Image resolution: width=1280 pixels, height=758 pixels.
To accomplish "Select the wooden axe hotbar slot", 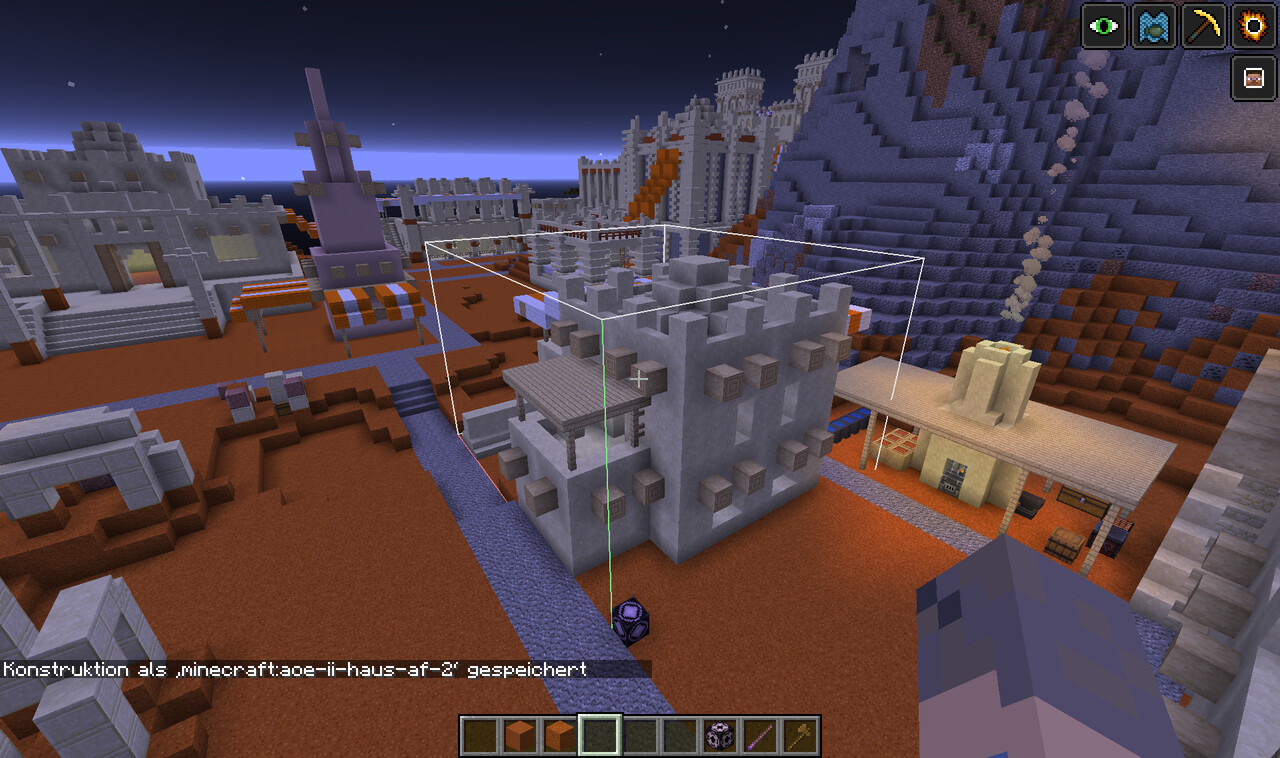I will pos(800,736).
